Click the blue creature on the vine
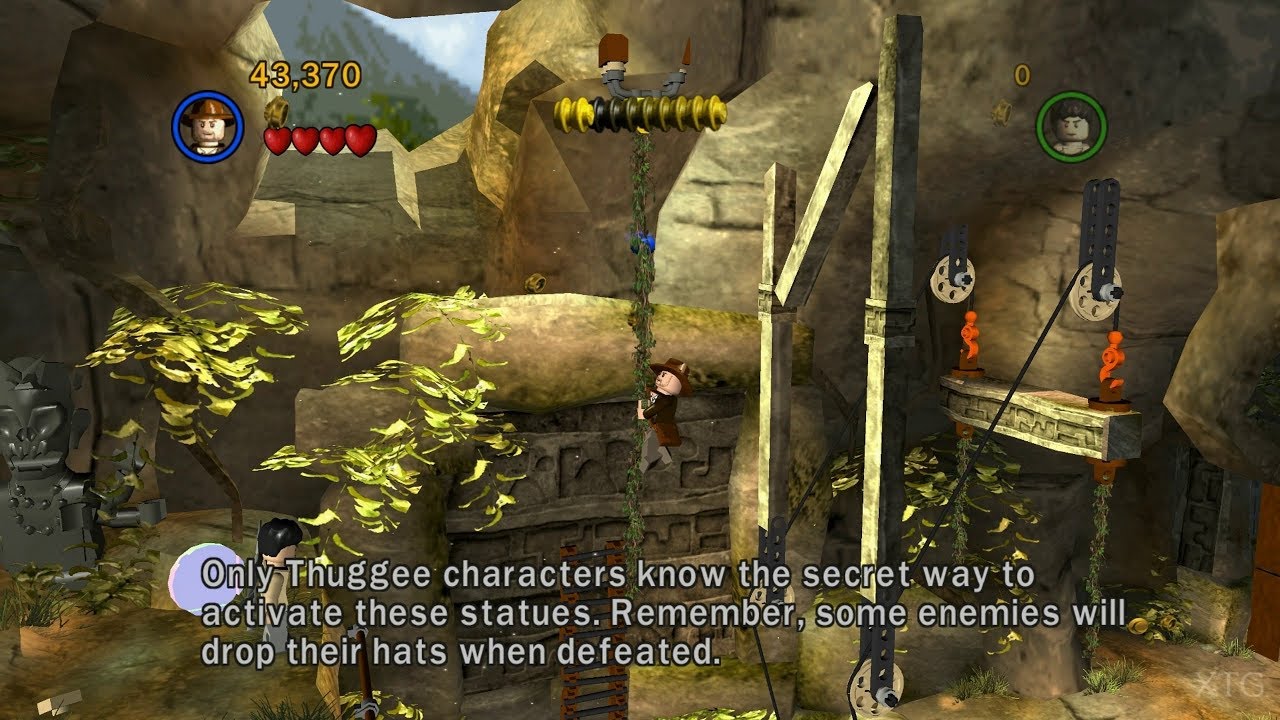1280x720 pixels. 641,240
